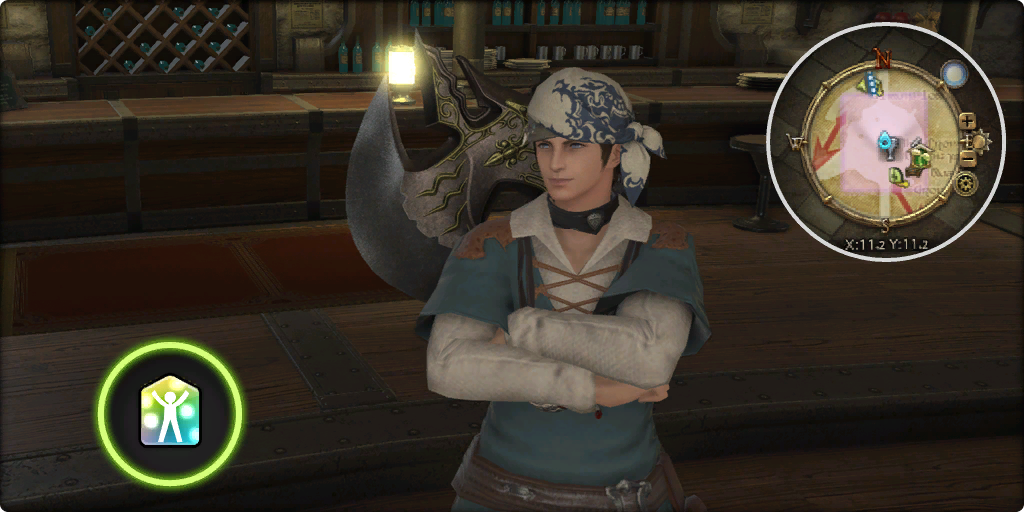Image resolution: width=1024 pixels, height=512 pixels.
Task: Activate the rainbow emote icon with raised arms
Action: click(x=170, y=412)
